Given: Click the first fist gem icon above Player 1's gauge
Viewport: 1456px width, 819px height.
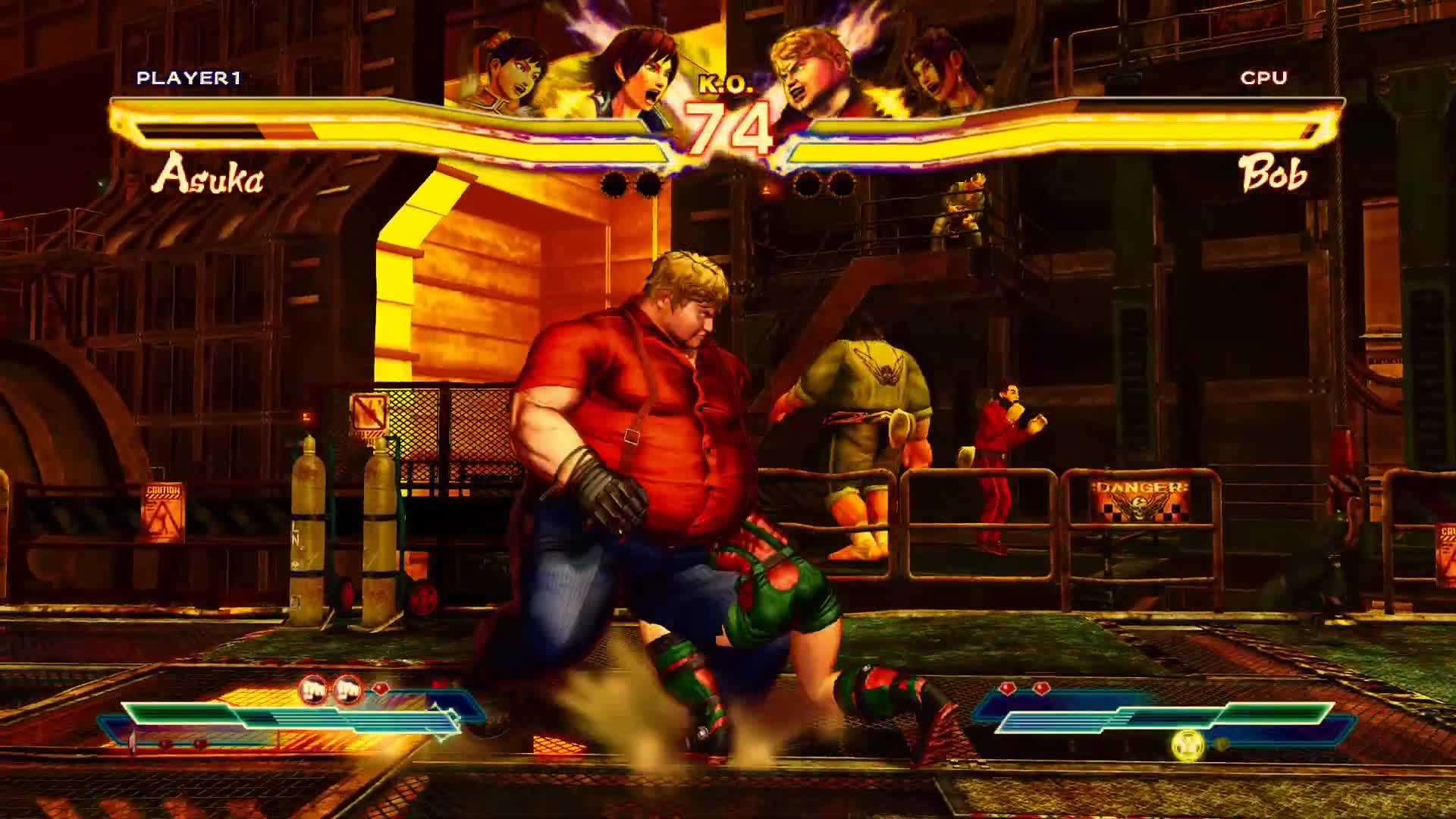Looking at the screenshot, I should 313,692.
